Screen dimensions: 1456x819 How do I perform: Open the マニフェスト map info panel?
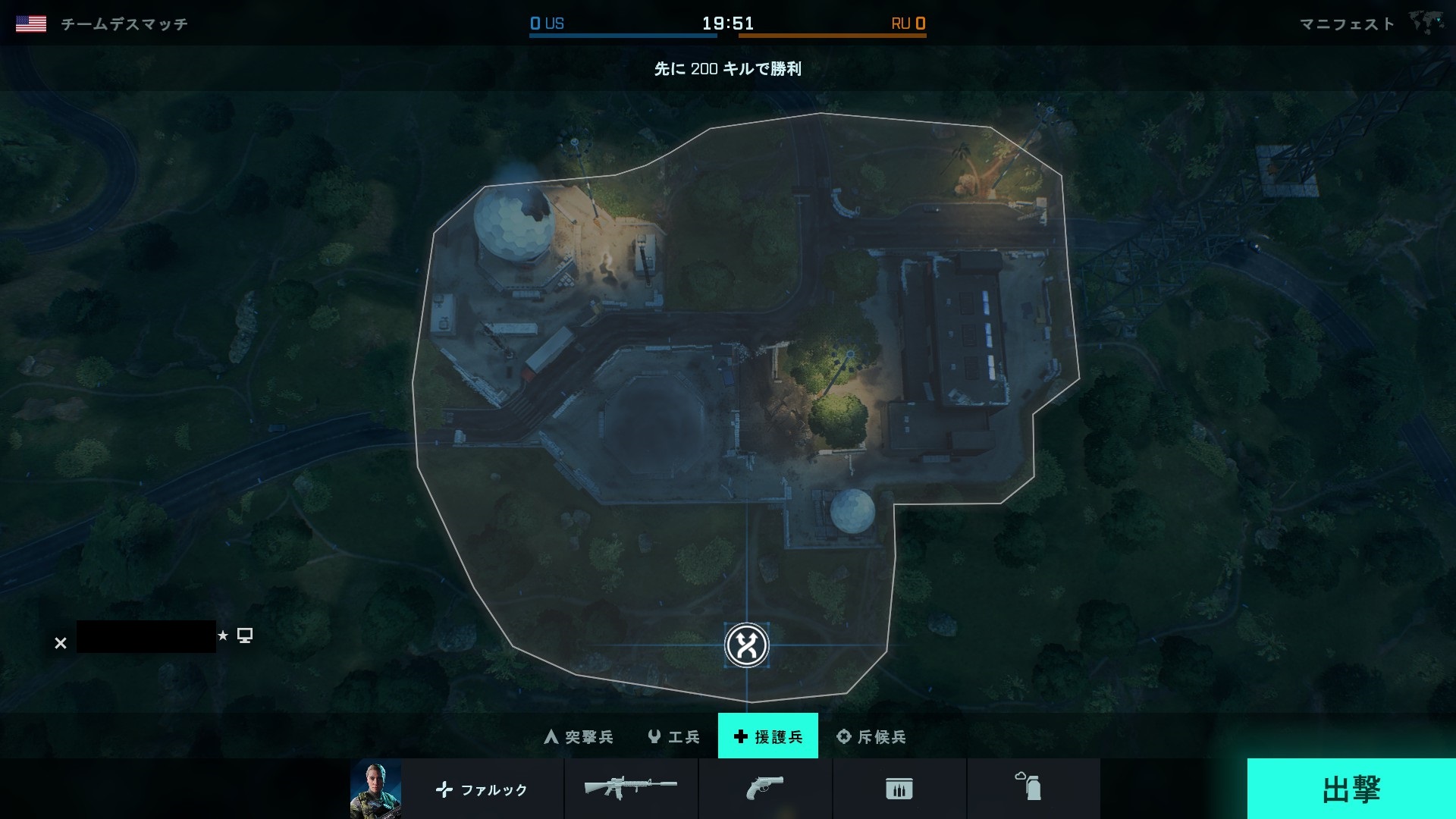coord(1347,24)
